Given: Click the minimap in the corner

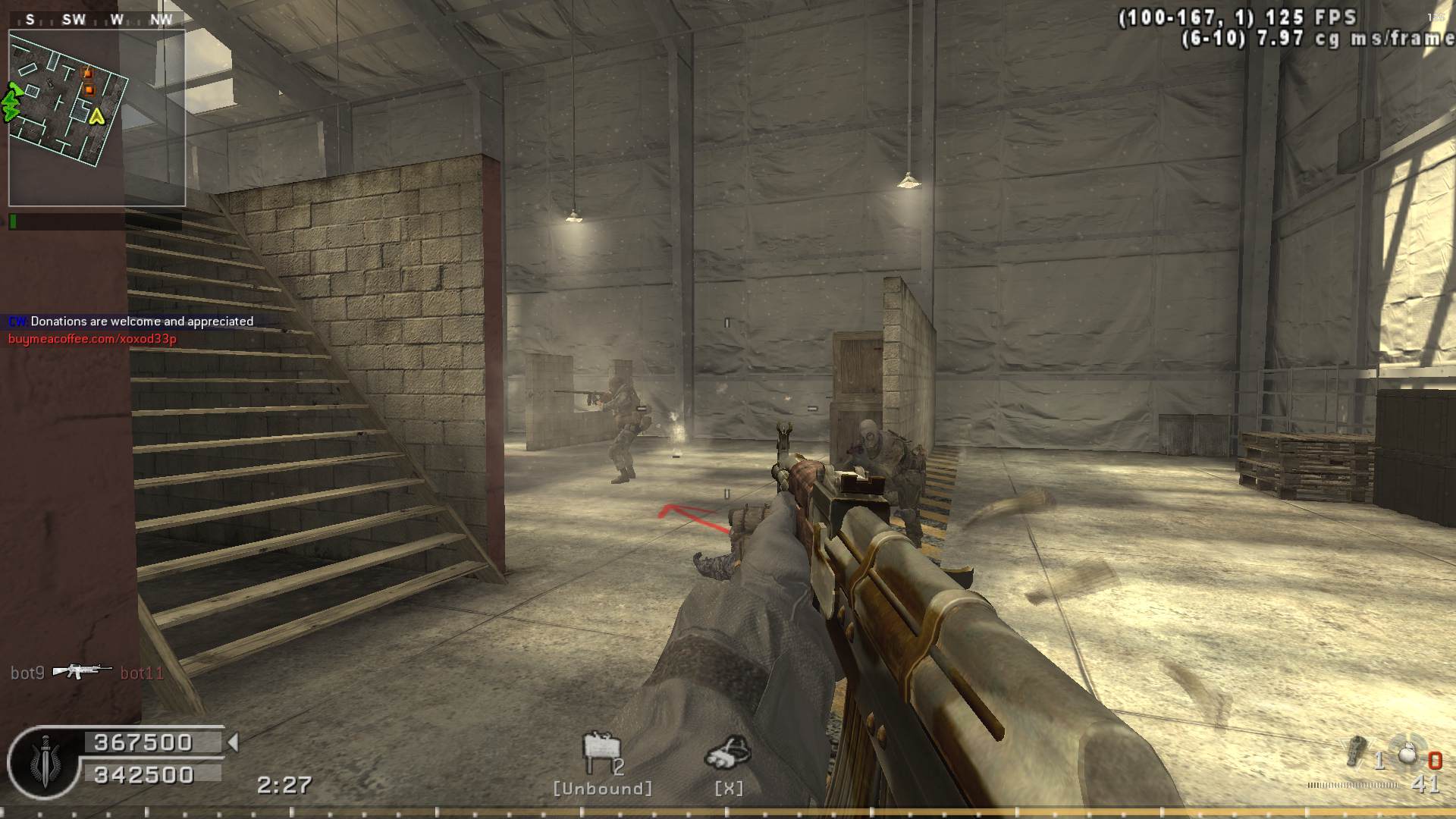Looking at the screenshot, I should point(96,118).
